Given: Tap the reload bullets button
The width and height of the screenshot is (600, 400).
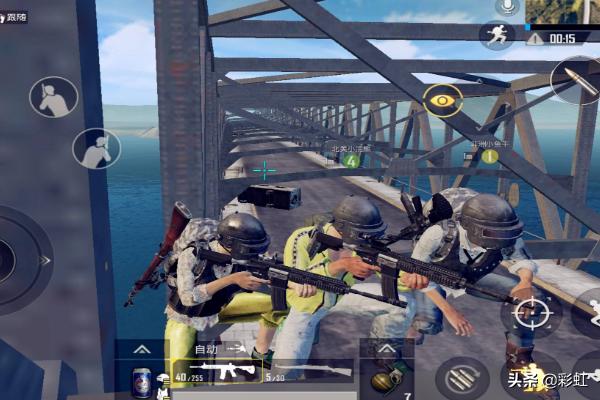Looking at the screenshot, I should [x=462, y=377].
